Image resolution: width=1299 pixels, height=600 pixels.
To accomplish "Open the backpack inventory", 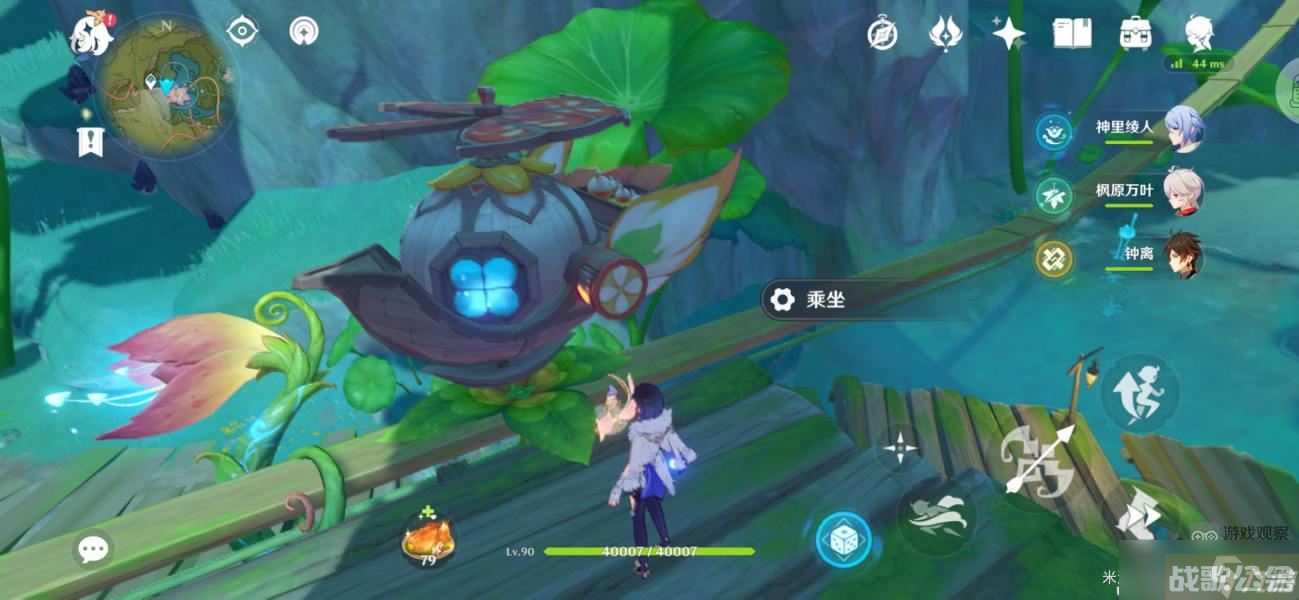I will tap(1135, 34).
